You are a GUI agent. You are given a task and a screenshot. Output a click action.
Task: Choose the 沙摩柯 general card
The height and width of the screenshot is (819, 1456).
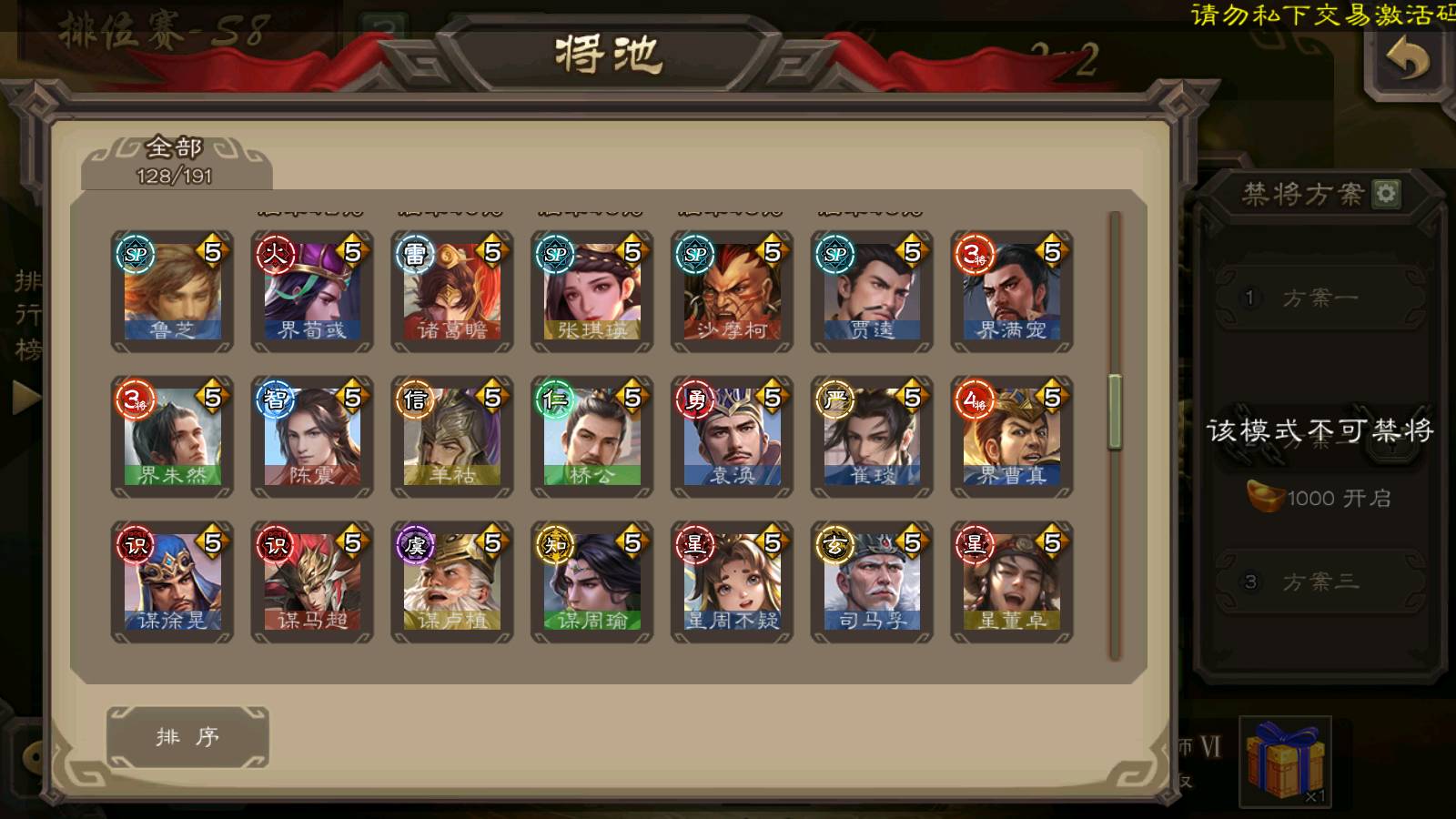(733, 291)
